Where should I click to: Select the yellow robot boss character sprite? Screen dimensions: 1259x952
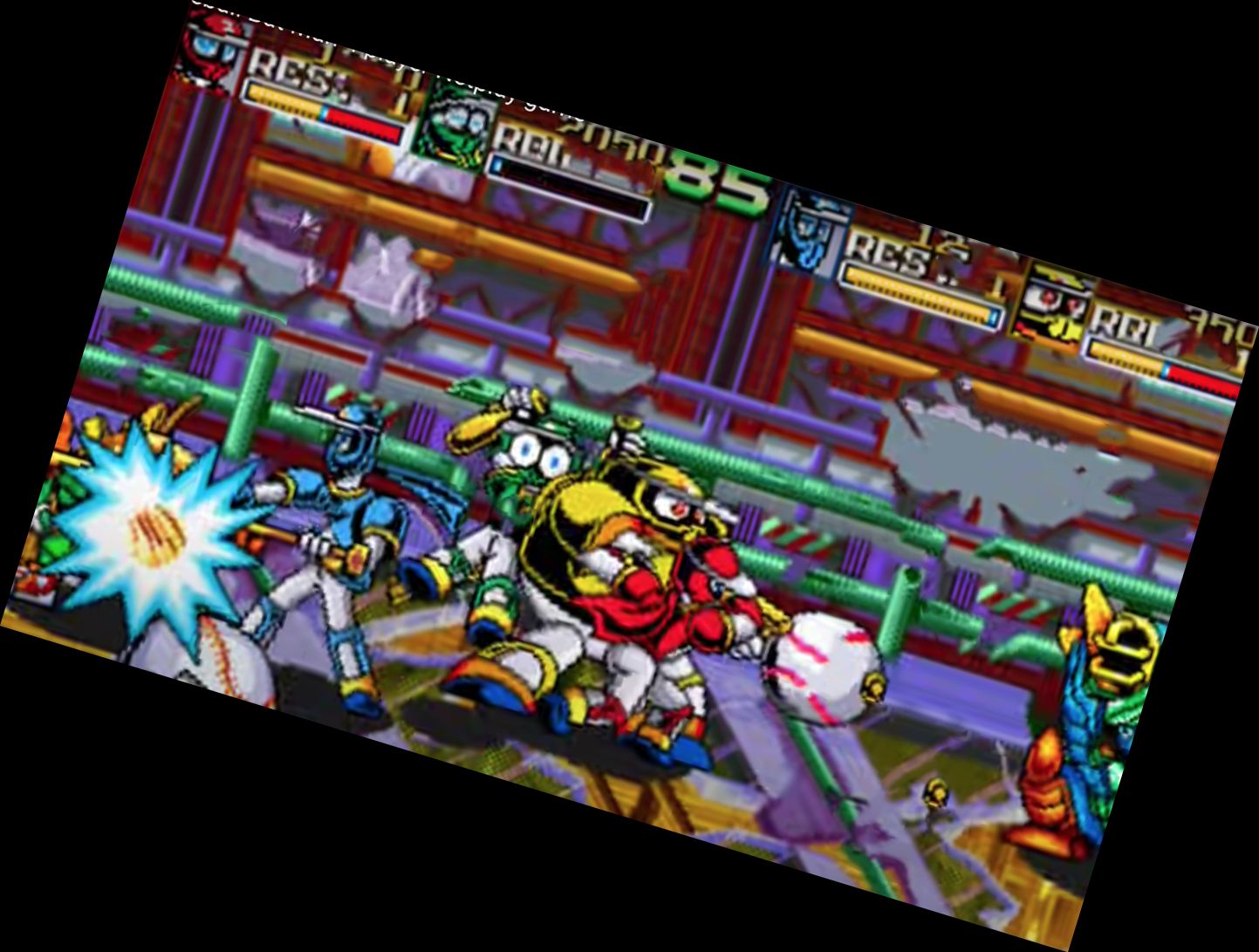point(637,585)
